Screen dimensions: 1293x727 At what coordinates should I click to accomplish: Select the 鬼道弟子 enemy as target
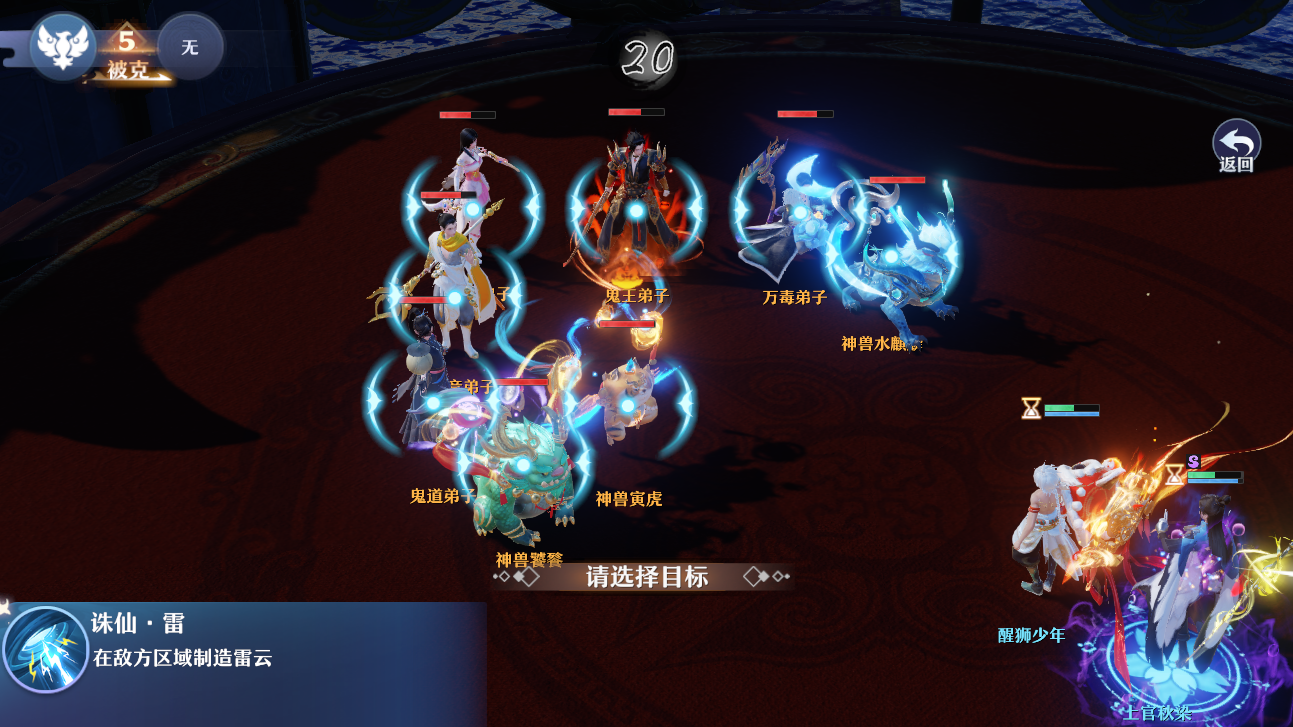433,402
